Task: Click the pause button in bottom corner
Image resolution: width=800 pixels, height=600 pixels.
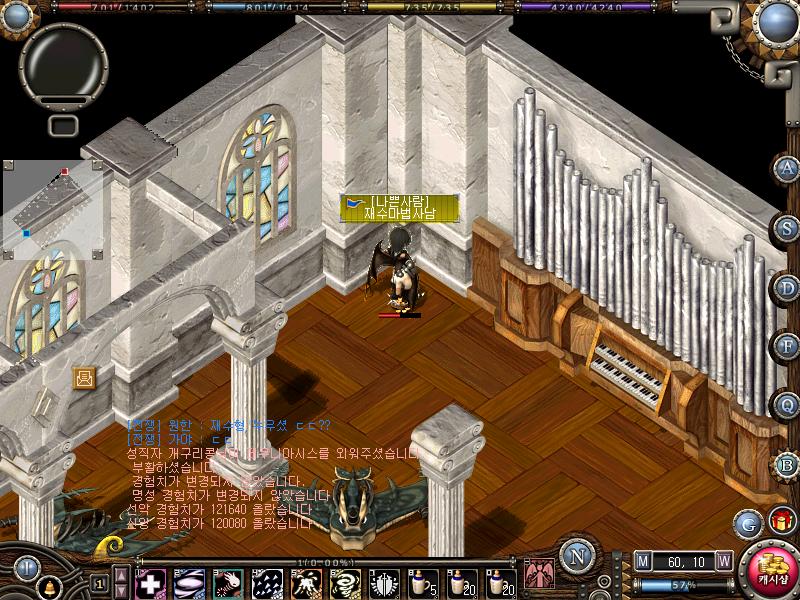Action: pos(24,567)
